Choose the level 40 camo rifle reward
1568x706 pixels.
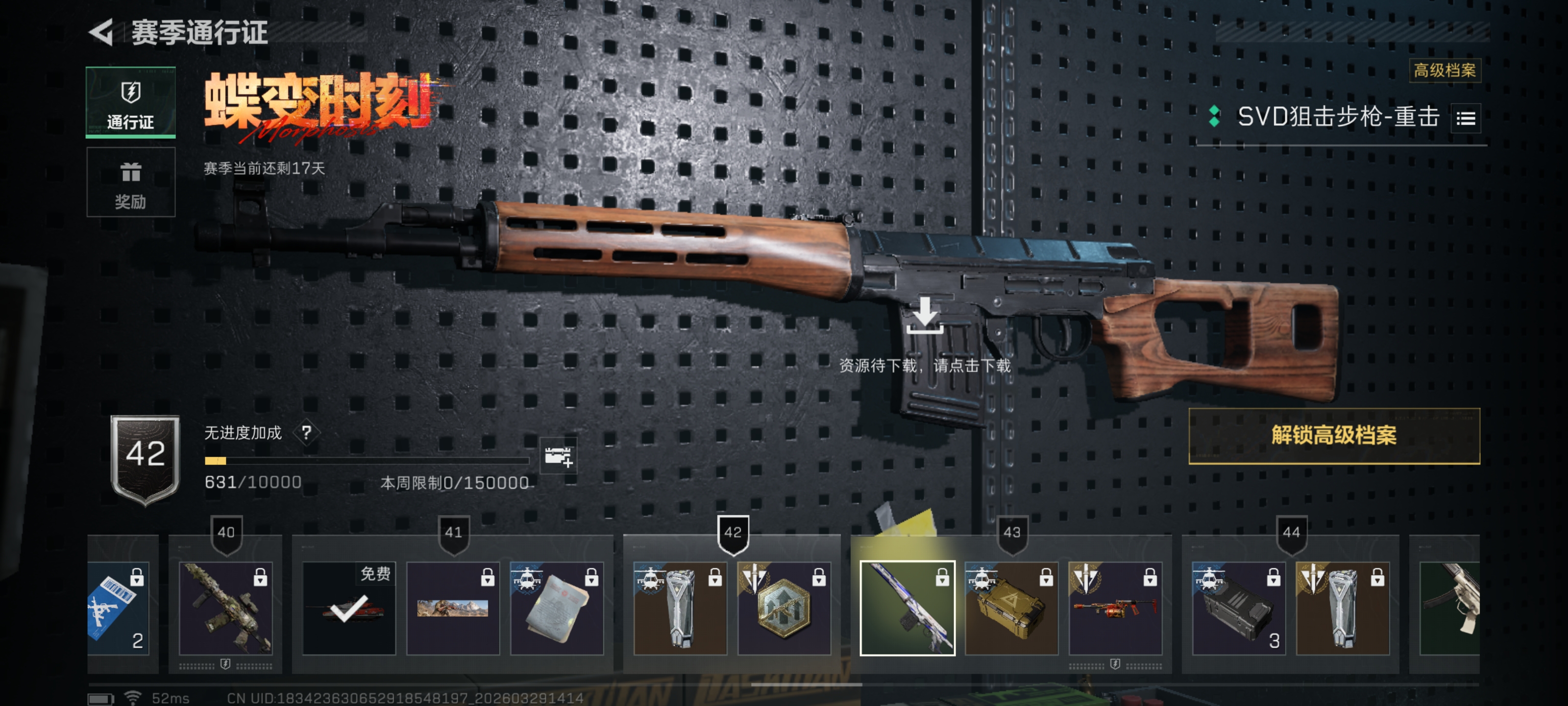point(226,608)
